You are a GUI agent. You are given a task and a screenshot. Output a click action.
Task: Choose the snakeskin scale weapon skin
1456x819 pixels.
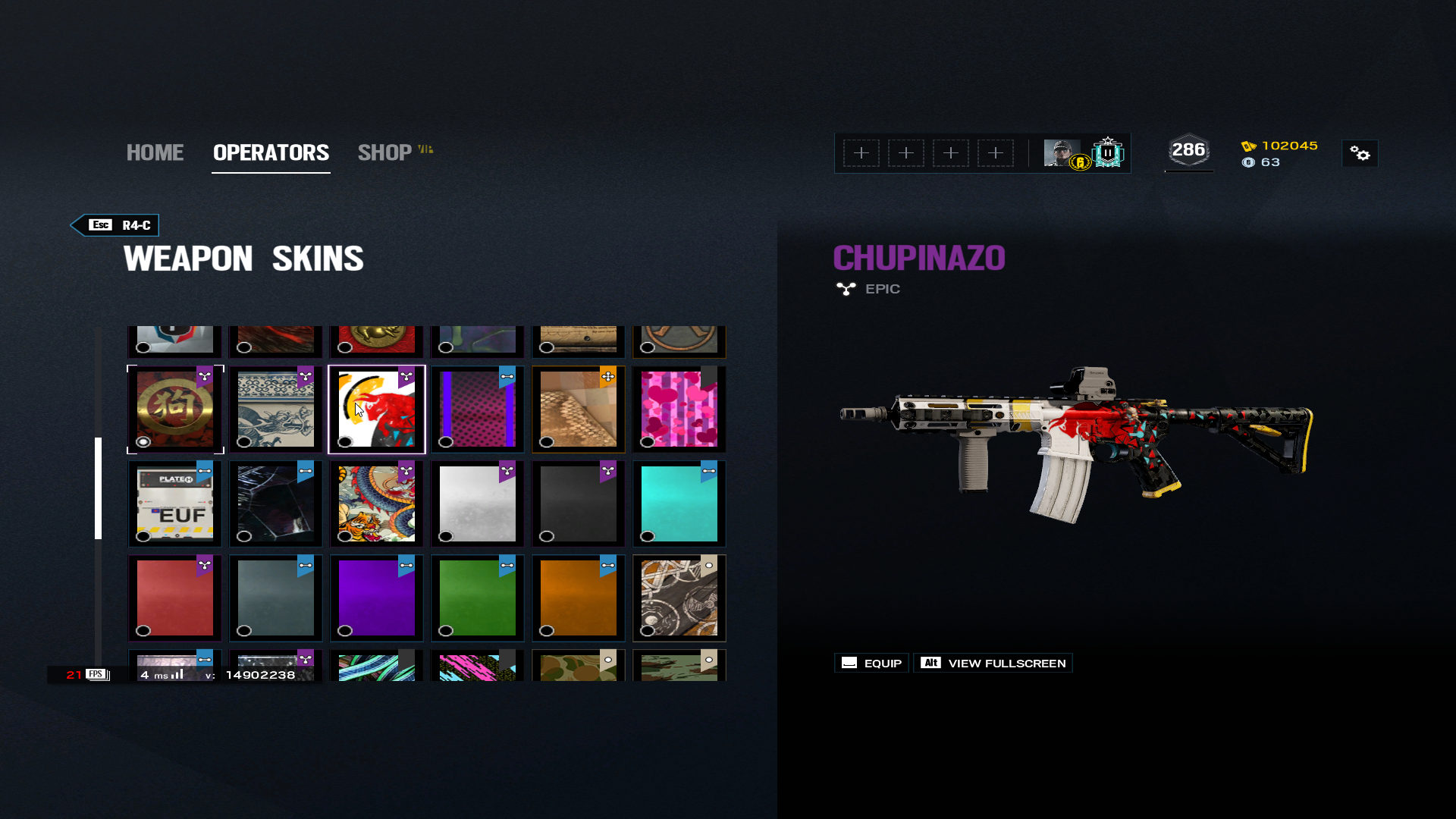pyautogui.click(x=579, y=409)
